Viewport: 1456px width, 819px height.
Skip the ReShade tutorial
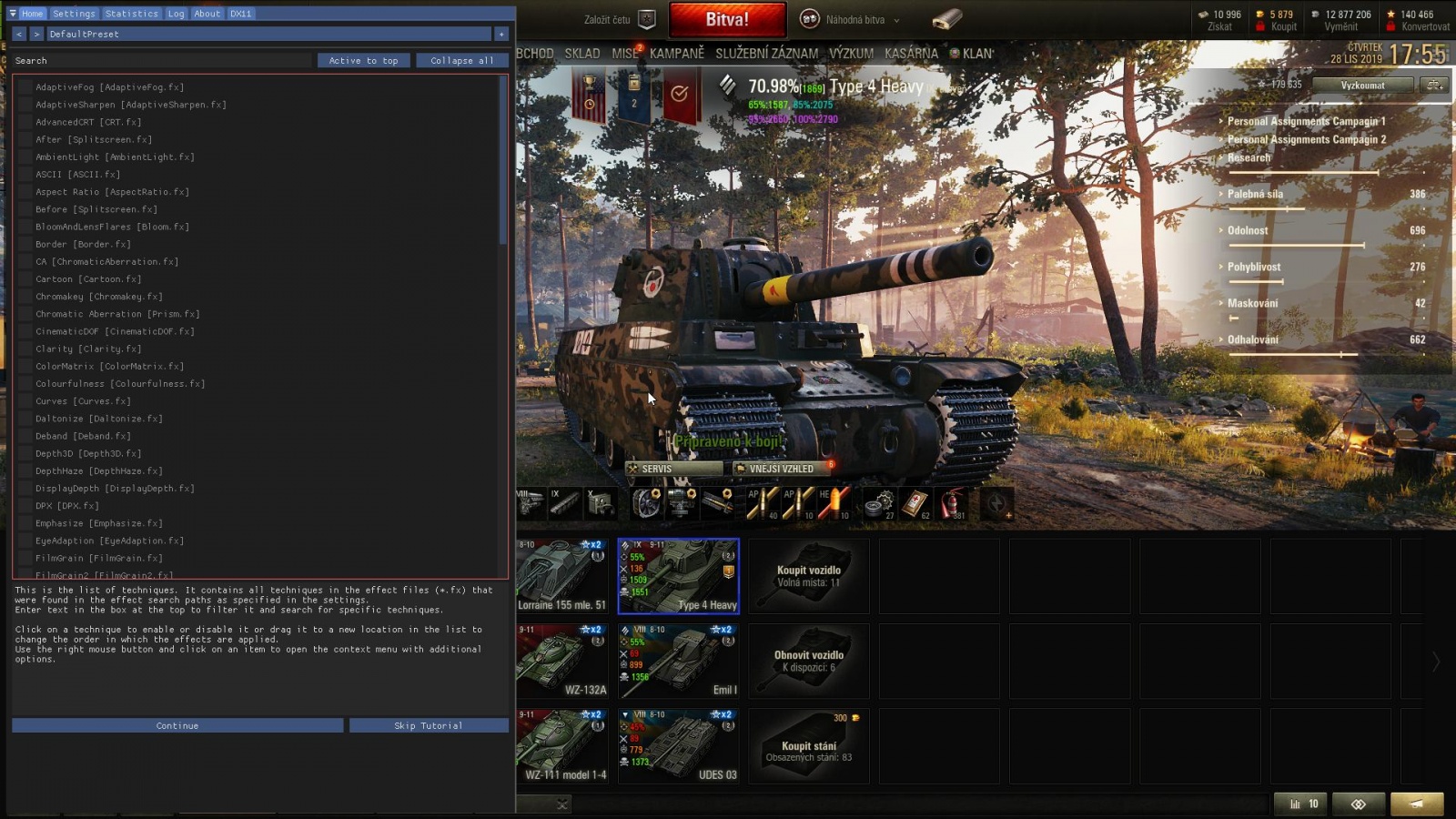[429, 725]
